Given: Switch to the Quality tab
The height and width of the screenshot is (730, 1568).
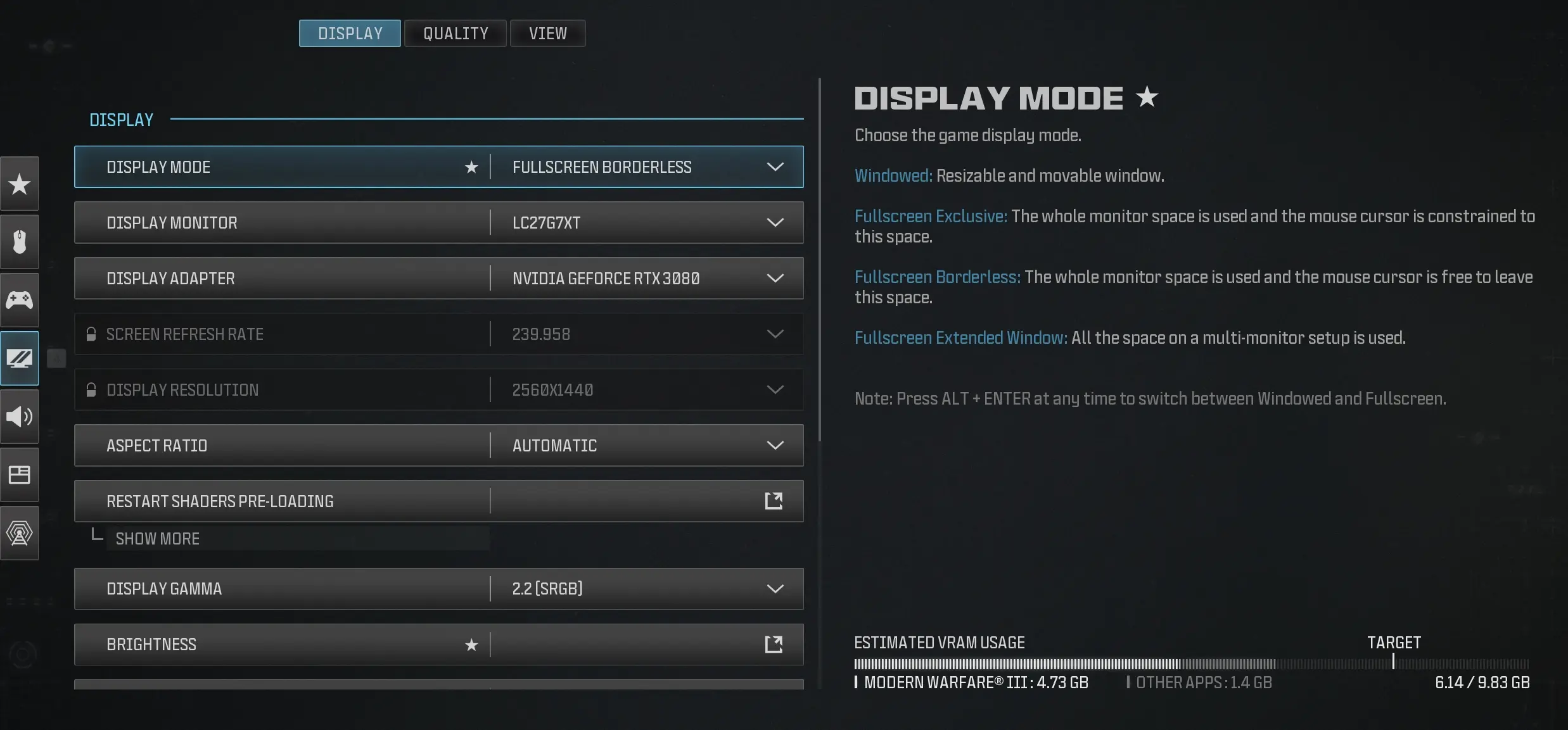Looking at the screenshot, I should pyautogui.click(x=455, y=33).
